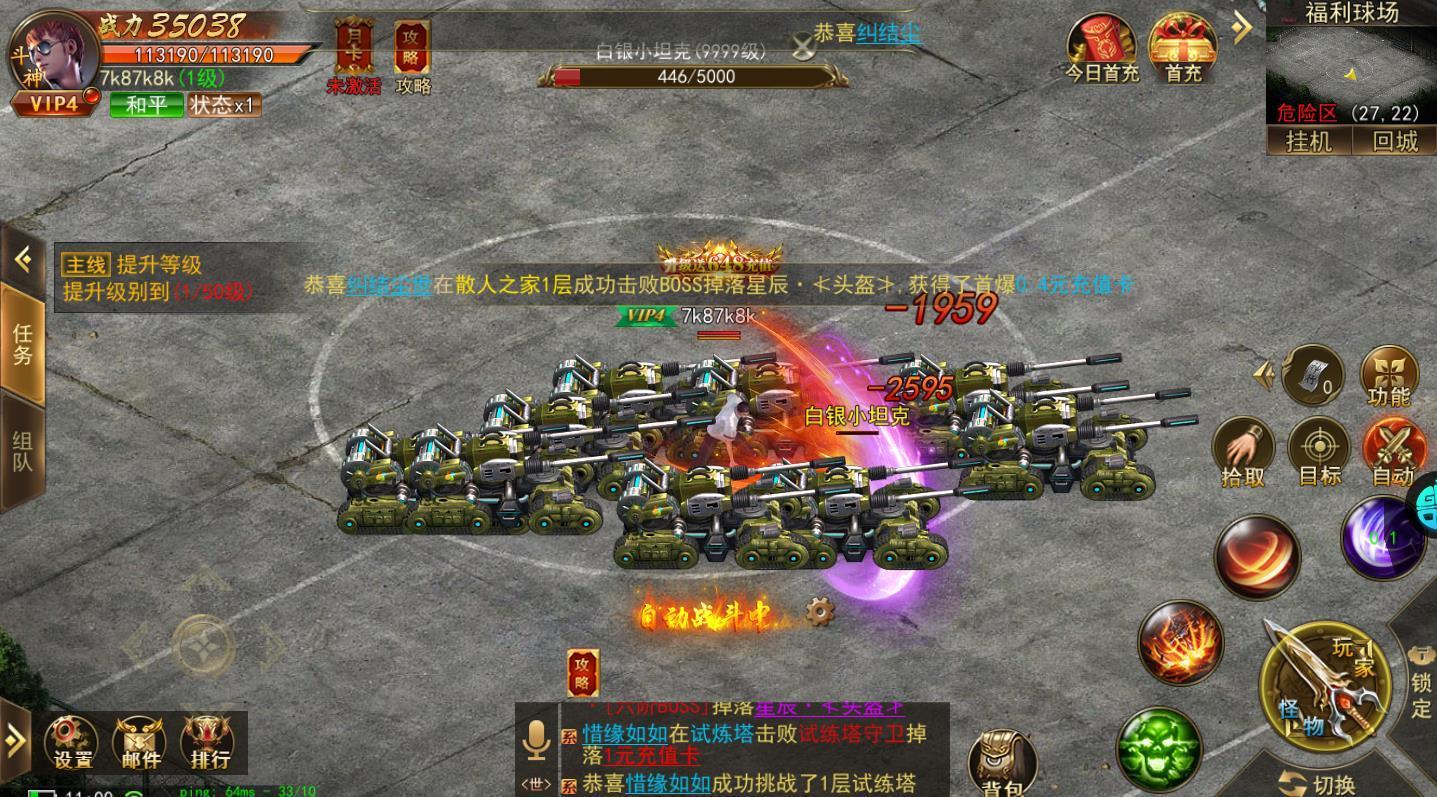This screenshot has height=797, width=1437.
Task: Start auto-farming with 挂机 button
Action: point(1308,141)
